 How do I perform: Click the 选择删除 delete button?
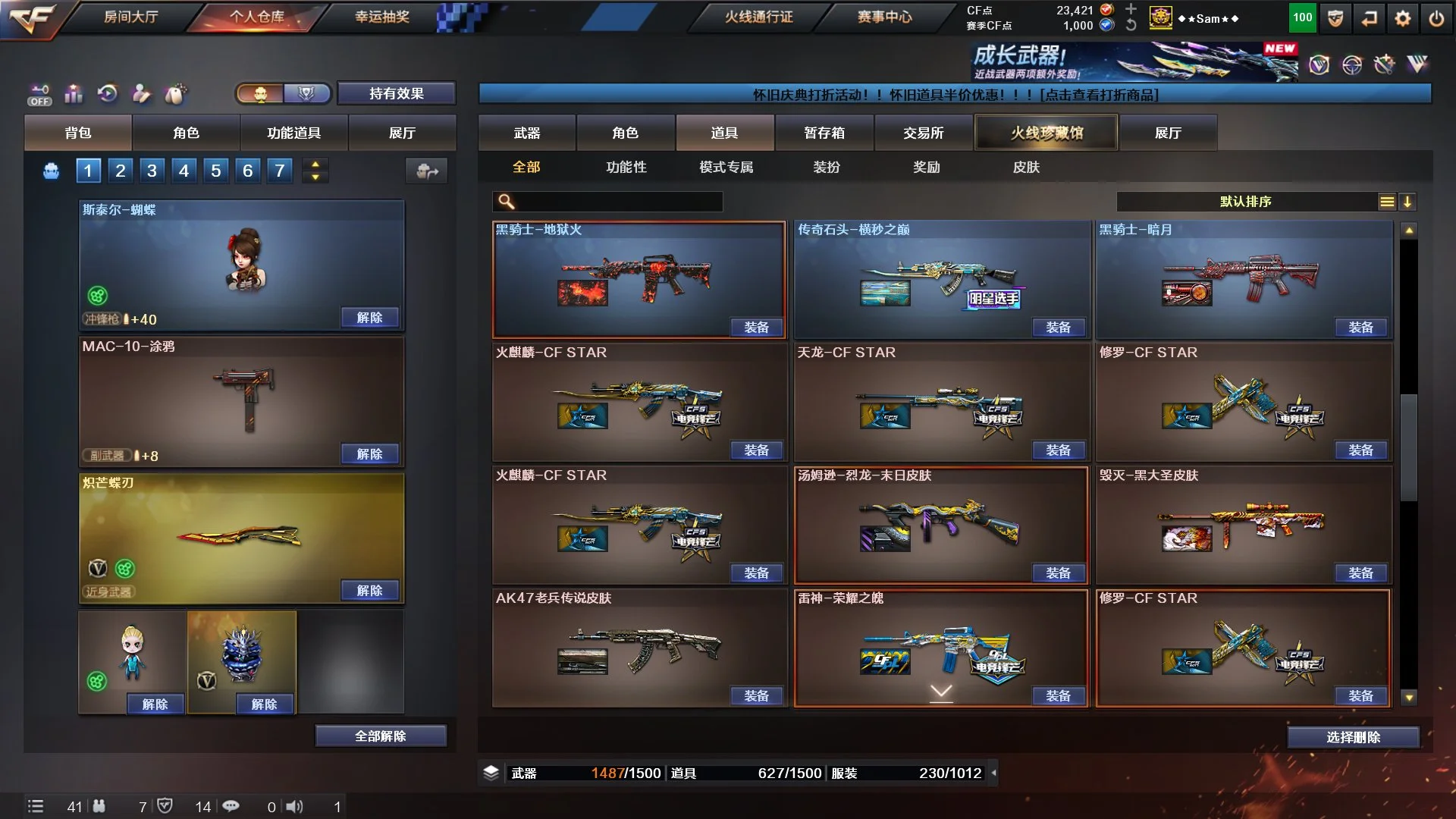pyautogui.click(x=1353, y=737)
